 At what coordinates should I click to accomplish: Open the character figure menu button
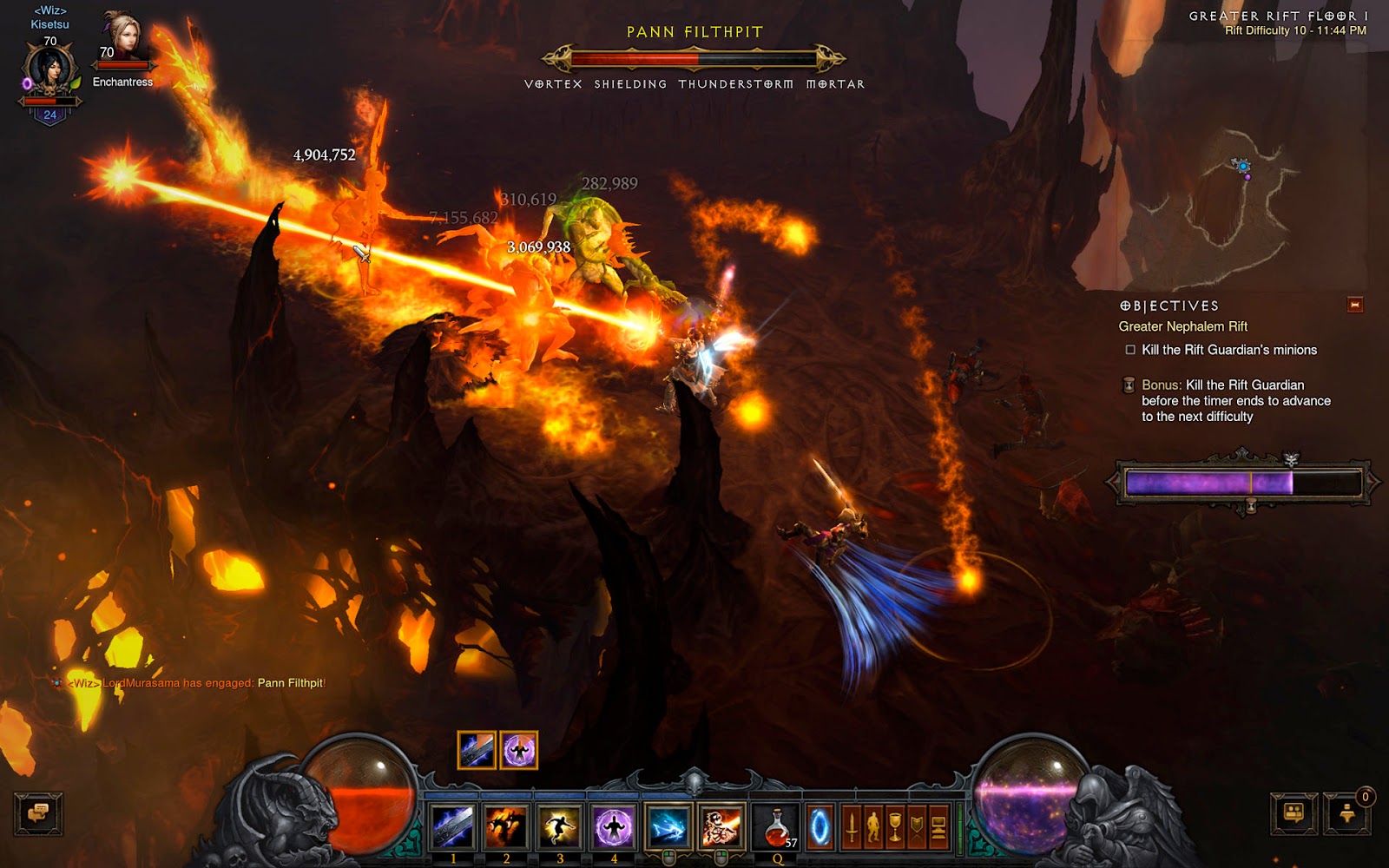click(x=873, y=827)
